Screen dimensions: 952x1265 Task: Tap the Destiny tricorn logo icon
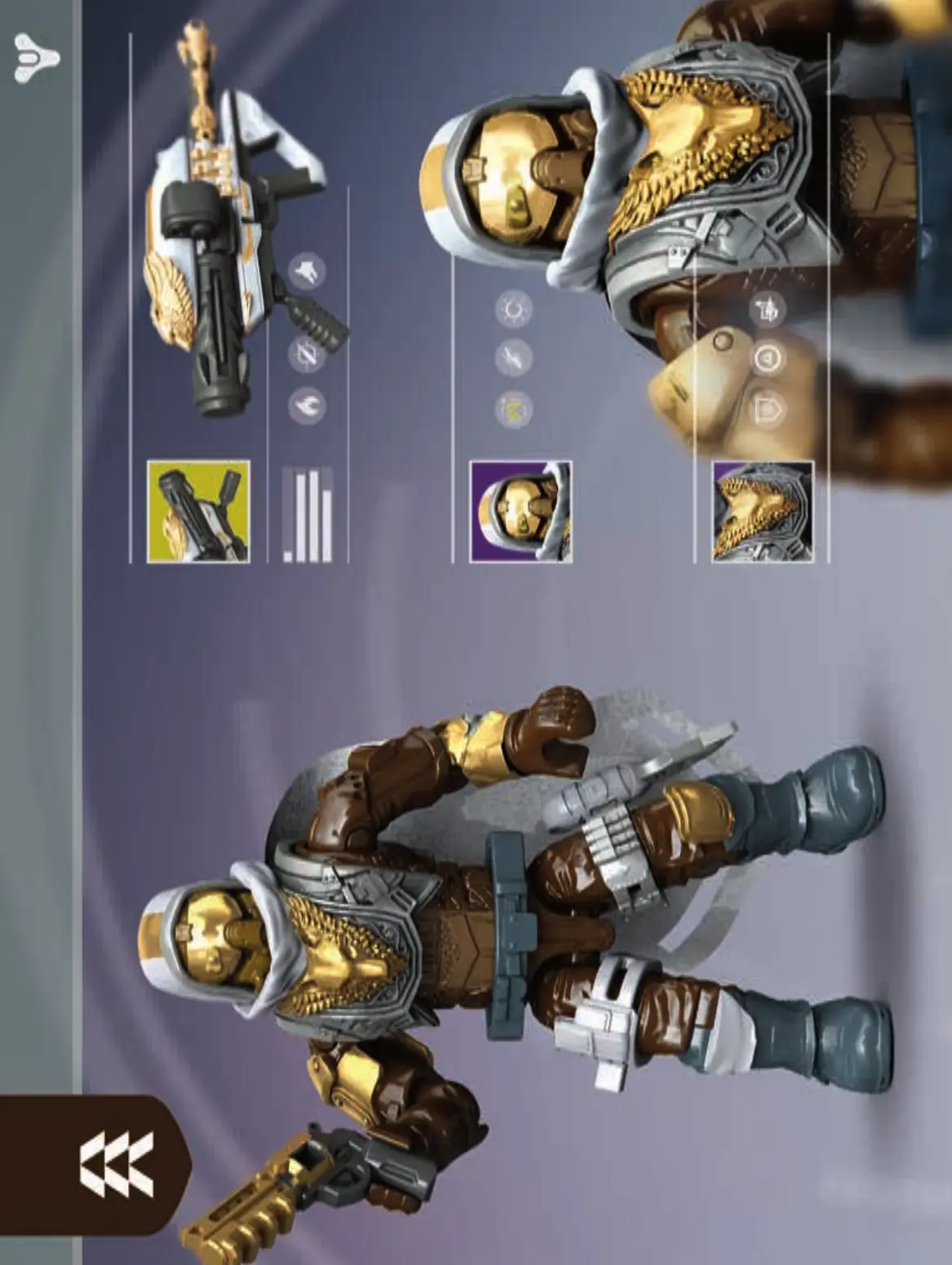38,56
